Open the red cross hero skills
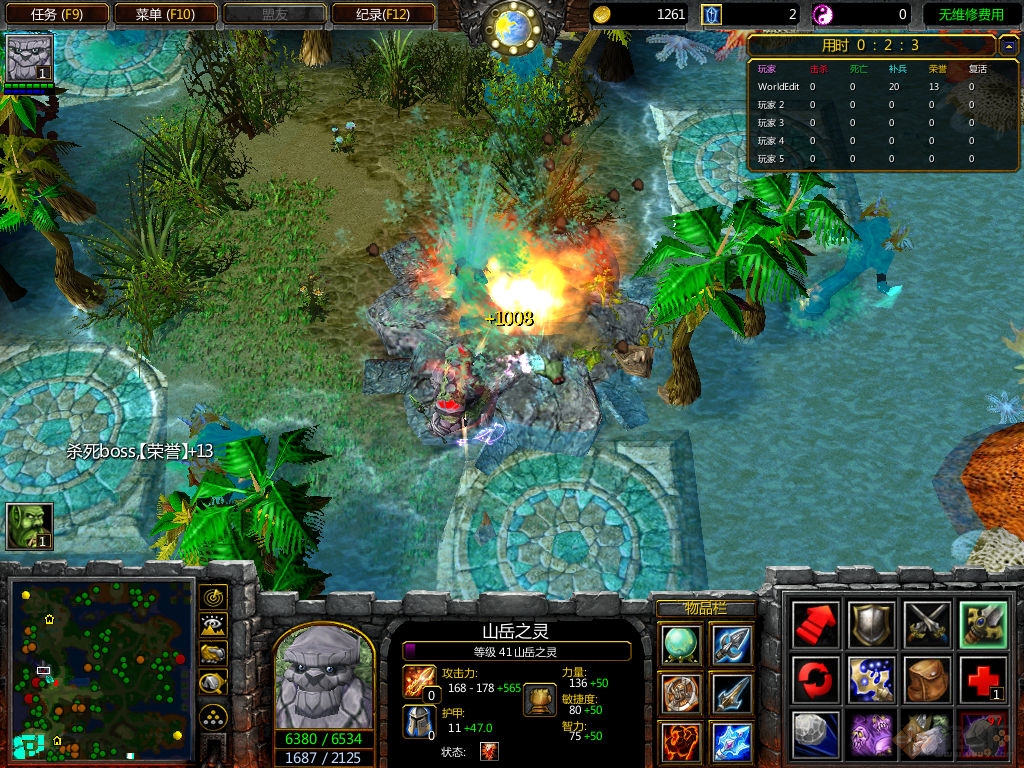This screenshot has width=1024, height=768. click(x=980, y=679)
